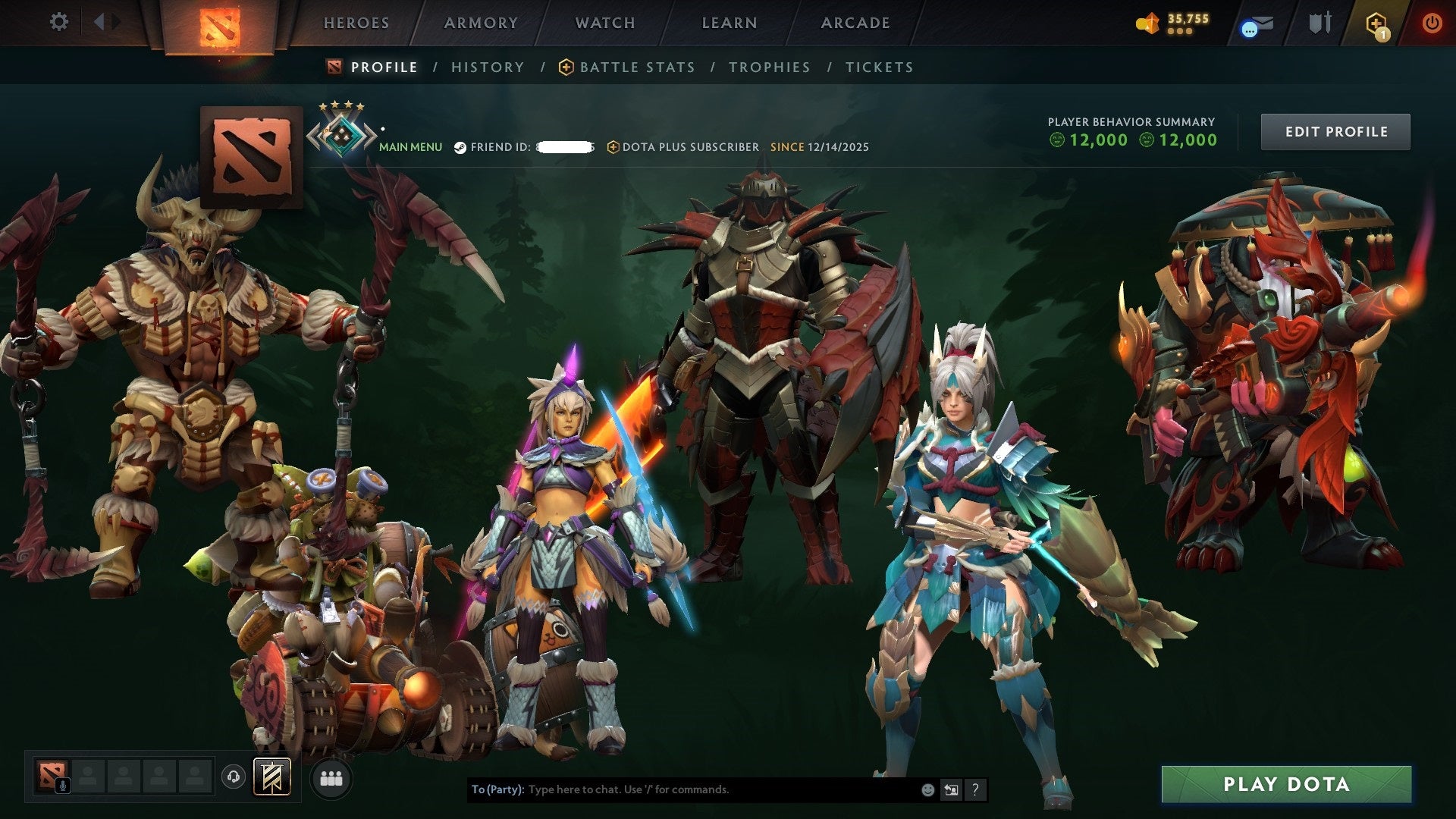Toggle the chat forwarding icon beside the smiley

point(950,789)
